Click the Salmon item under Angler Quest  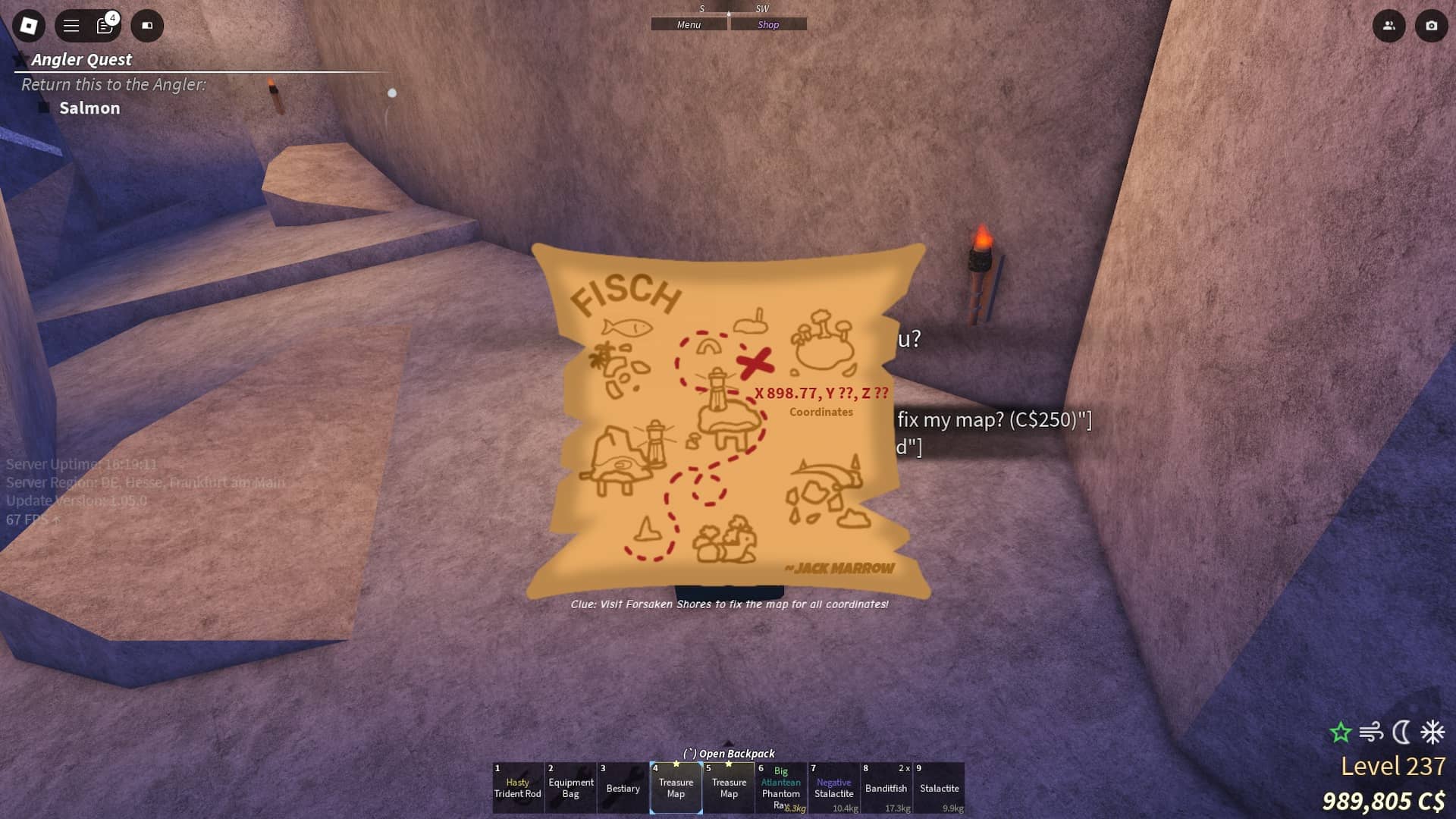tap(90, 108)
